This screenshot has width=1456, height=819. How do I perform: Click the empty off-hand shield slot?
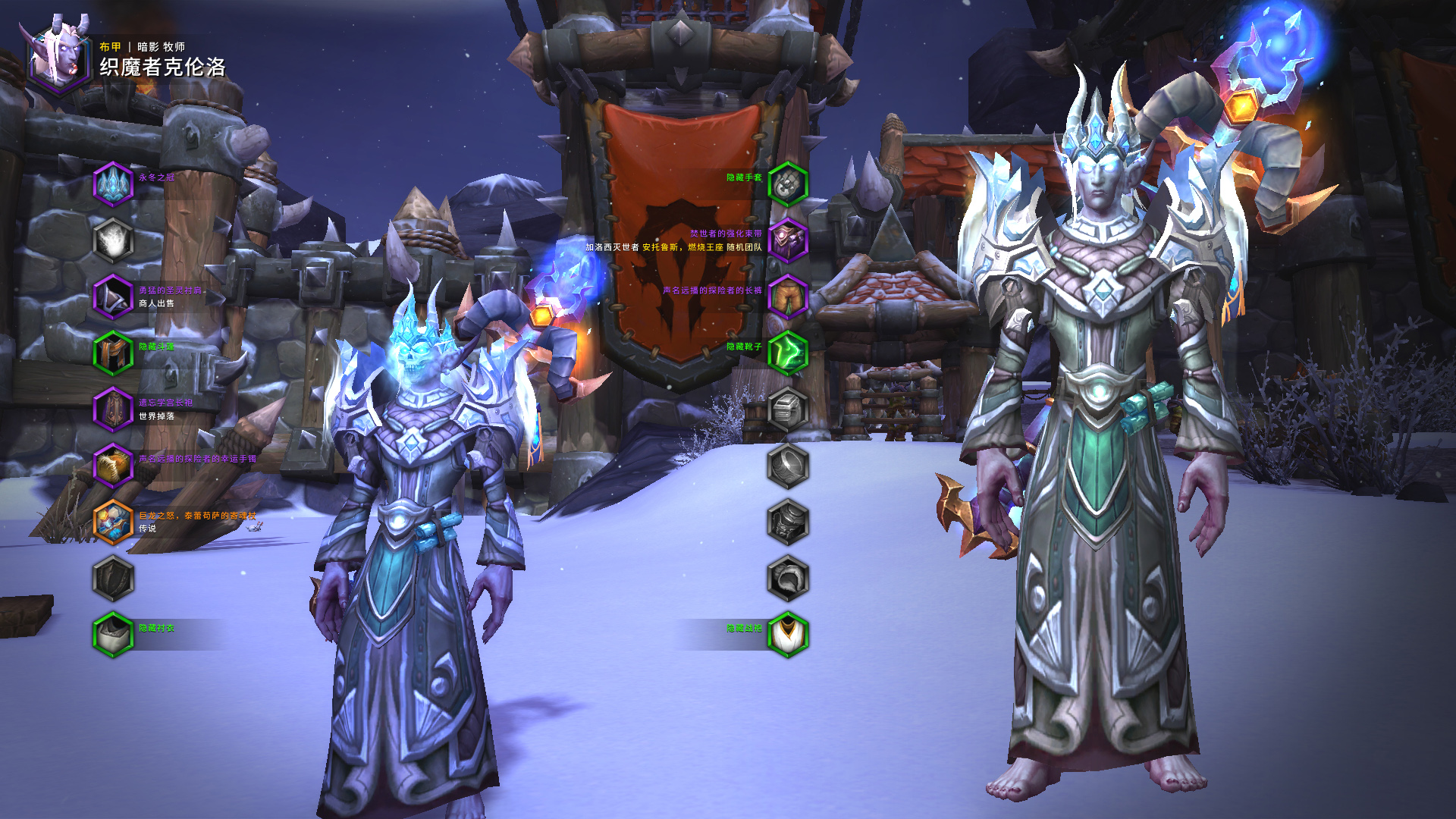(x=113, y=579)
